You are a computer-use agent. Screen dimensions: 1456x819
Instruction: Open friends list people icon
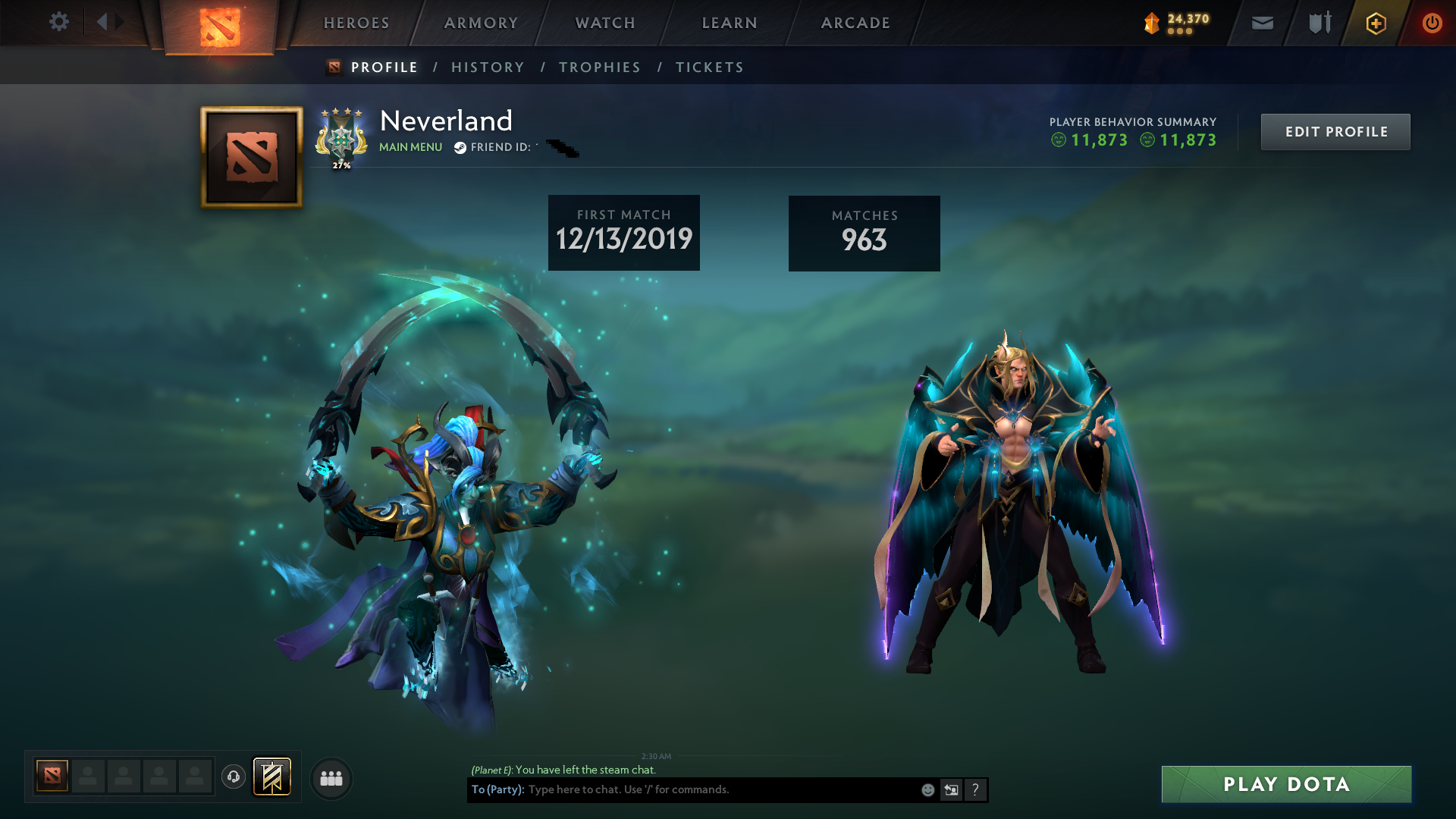pyautogui.click(x=330, y=777)
